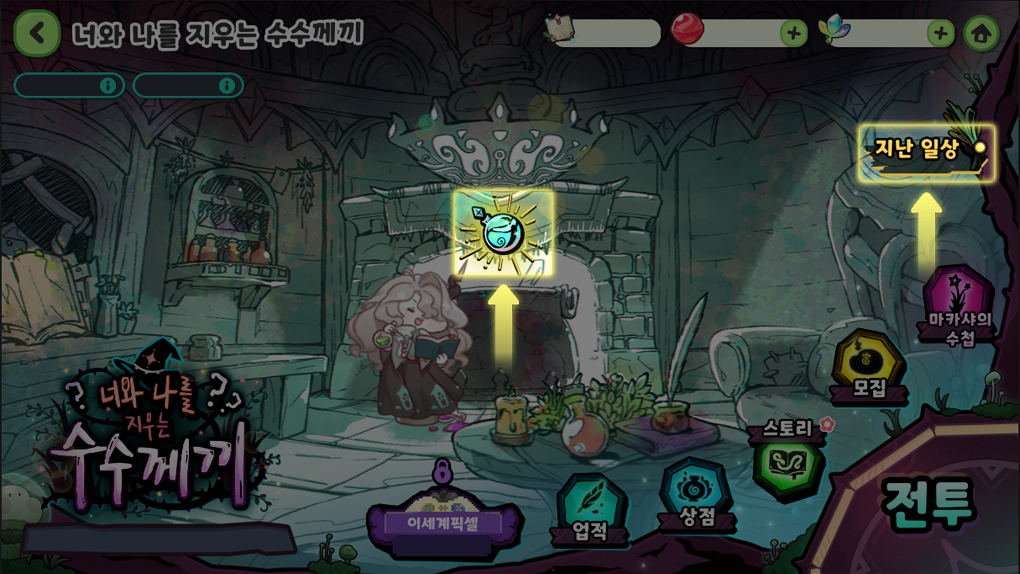Select the glowing teal orb icon
Image resolution: width=1020 pixels, height=574 pixels.
(x=503, y=232)
